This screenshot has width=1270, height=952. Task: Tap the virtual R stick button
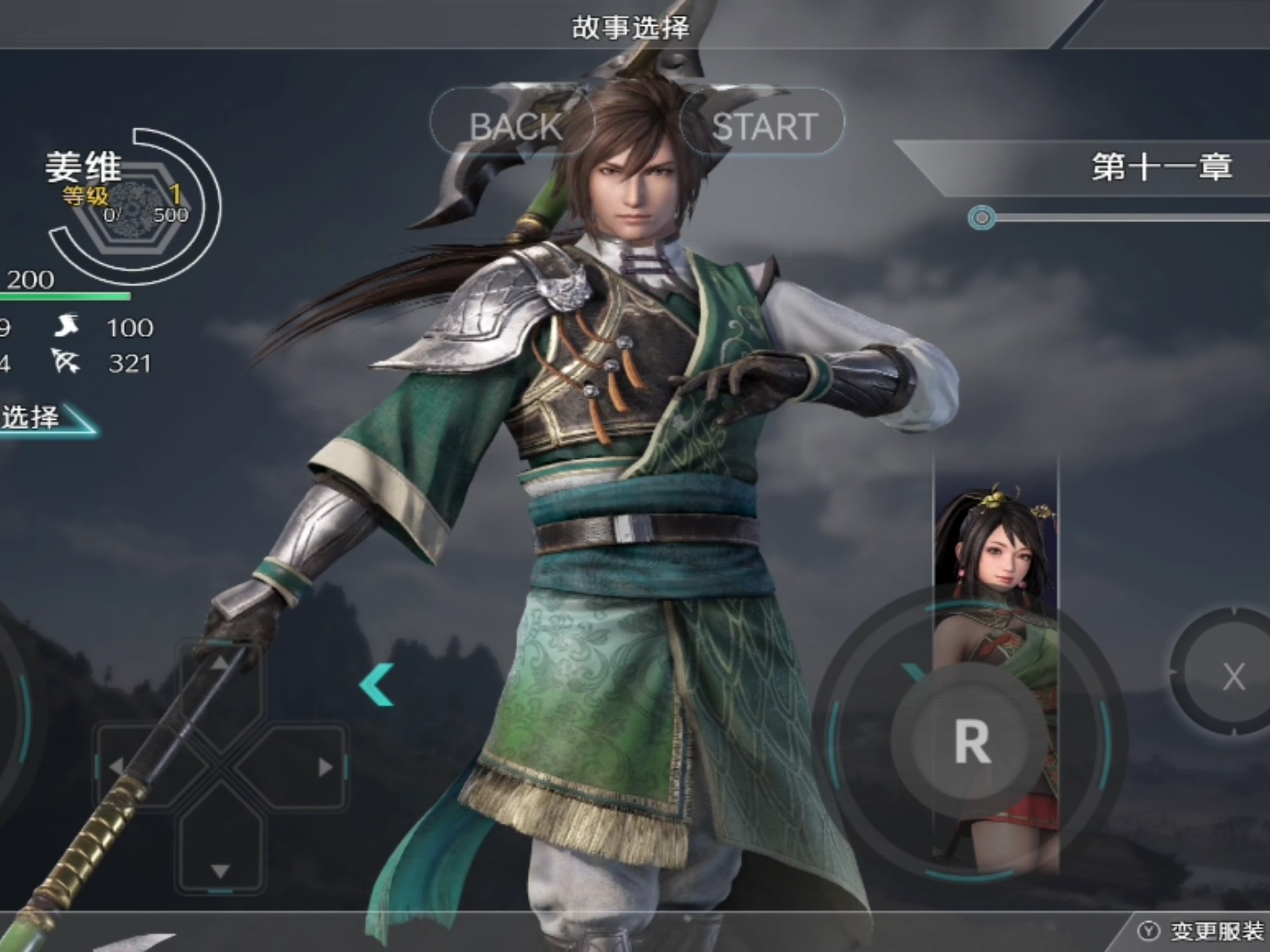click(x=971, y=742)
